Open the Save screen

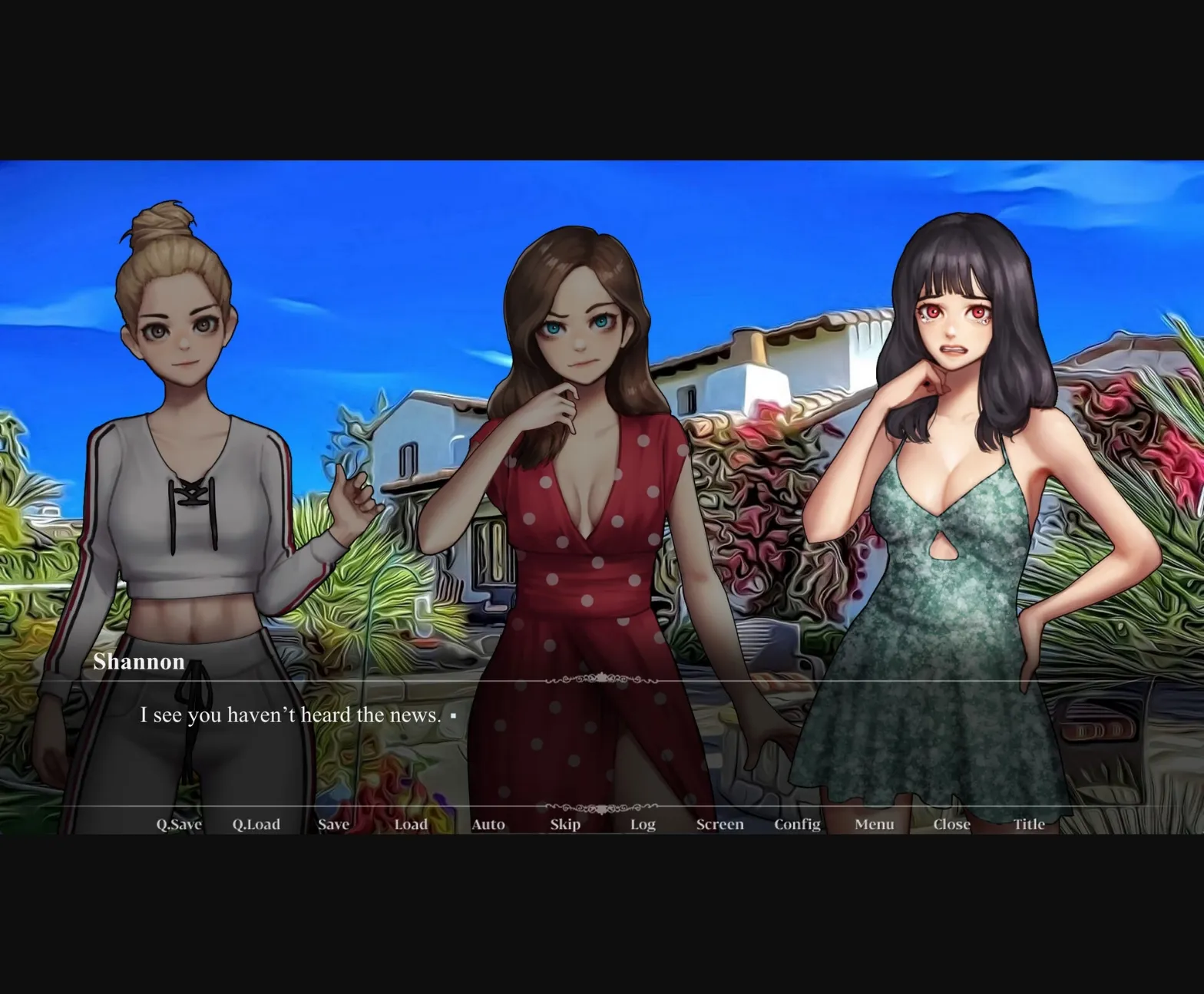pyautogui.click(x=333, y=824)
